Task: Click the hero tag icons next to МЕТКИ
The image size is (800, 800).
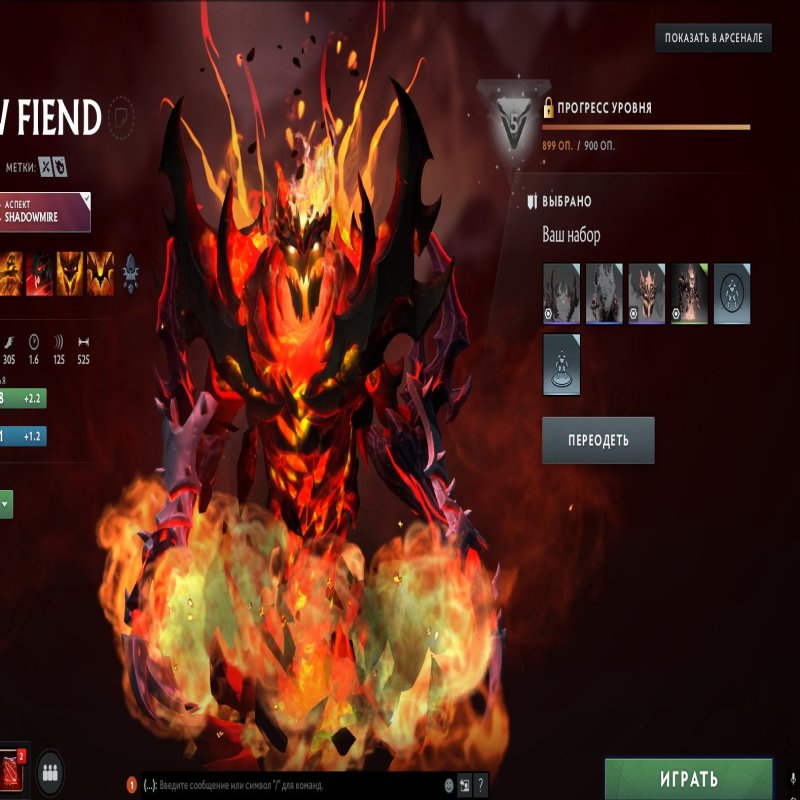Action: [52, 166]
